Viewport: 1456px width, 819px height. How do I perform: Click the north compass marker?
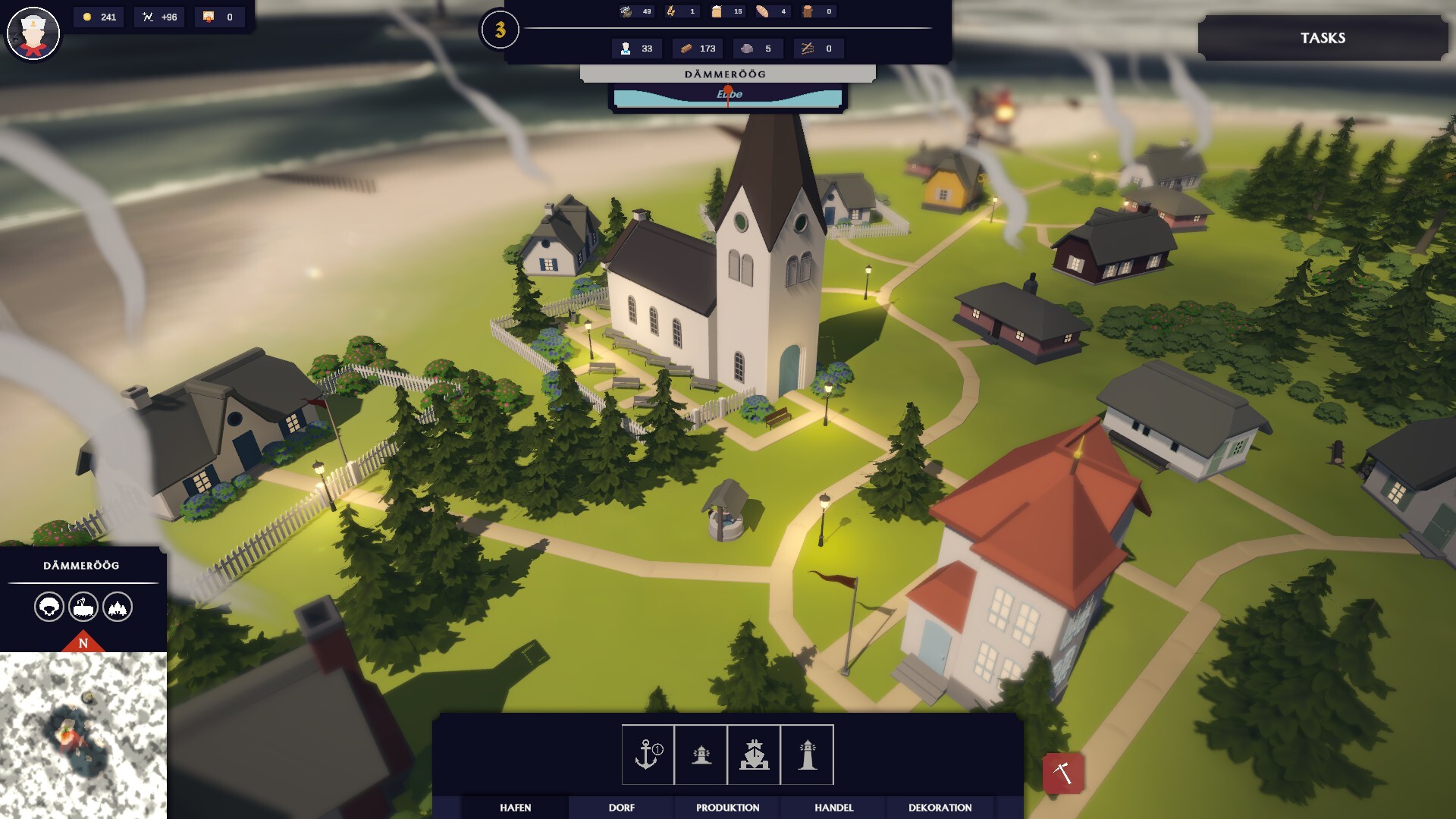[83, 643]
